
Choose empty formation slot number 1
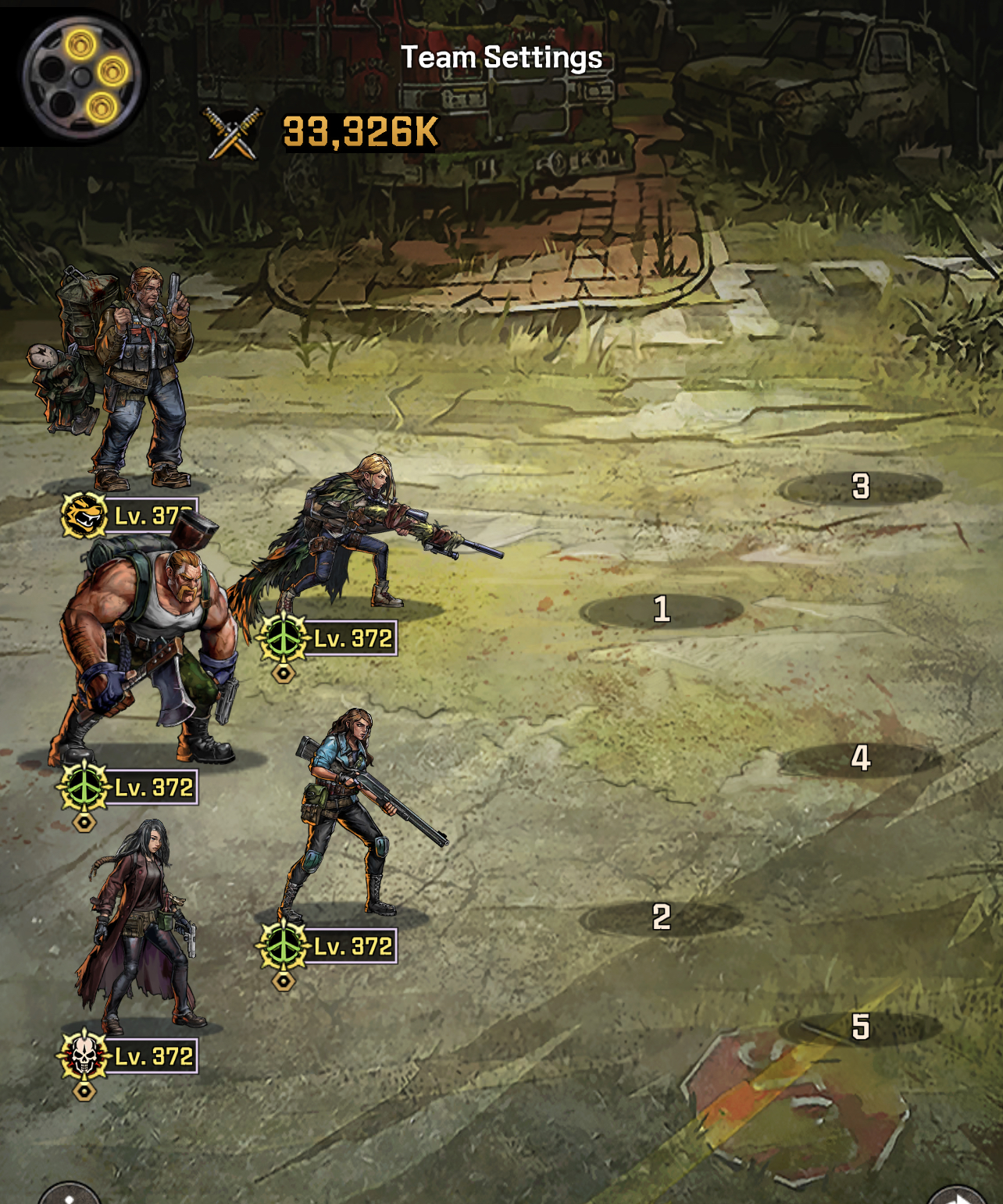(x=662, y=609)
